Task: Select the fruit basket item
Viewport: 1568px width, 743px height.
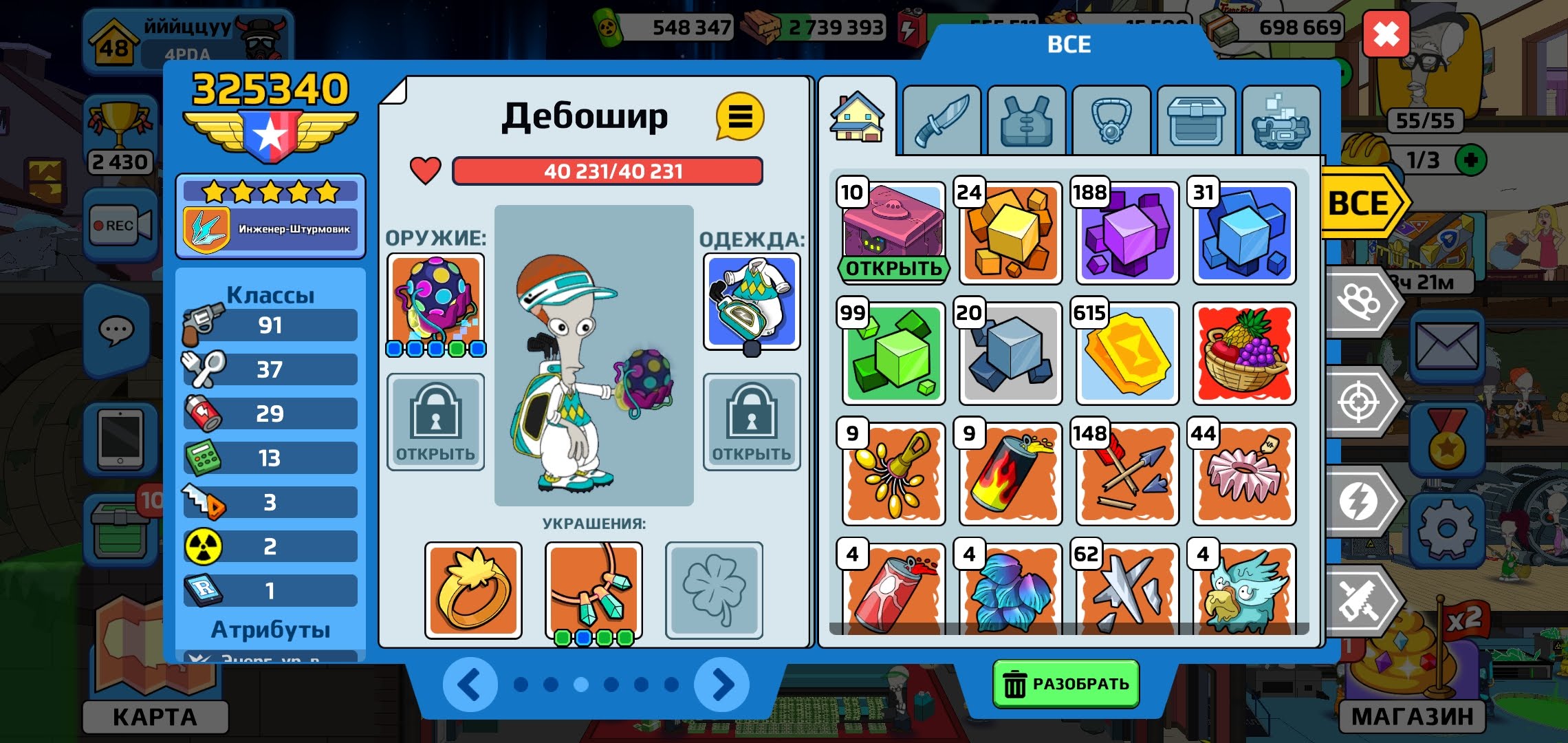Action: point(1244,354)
